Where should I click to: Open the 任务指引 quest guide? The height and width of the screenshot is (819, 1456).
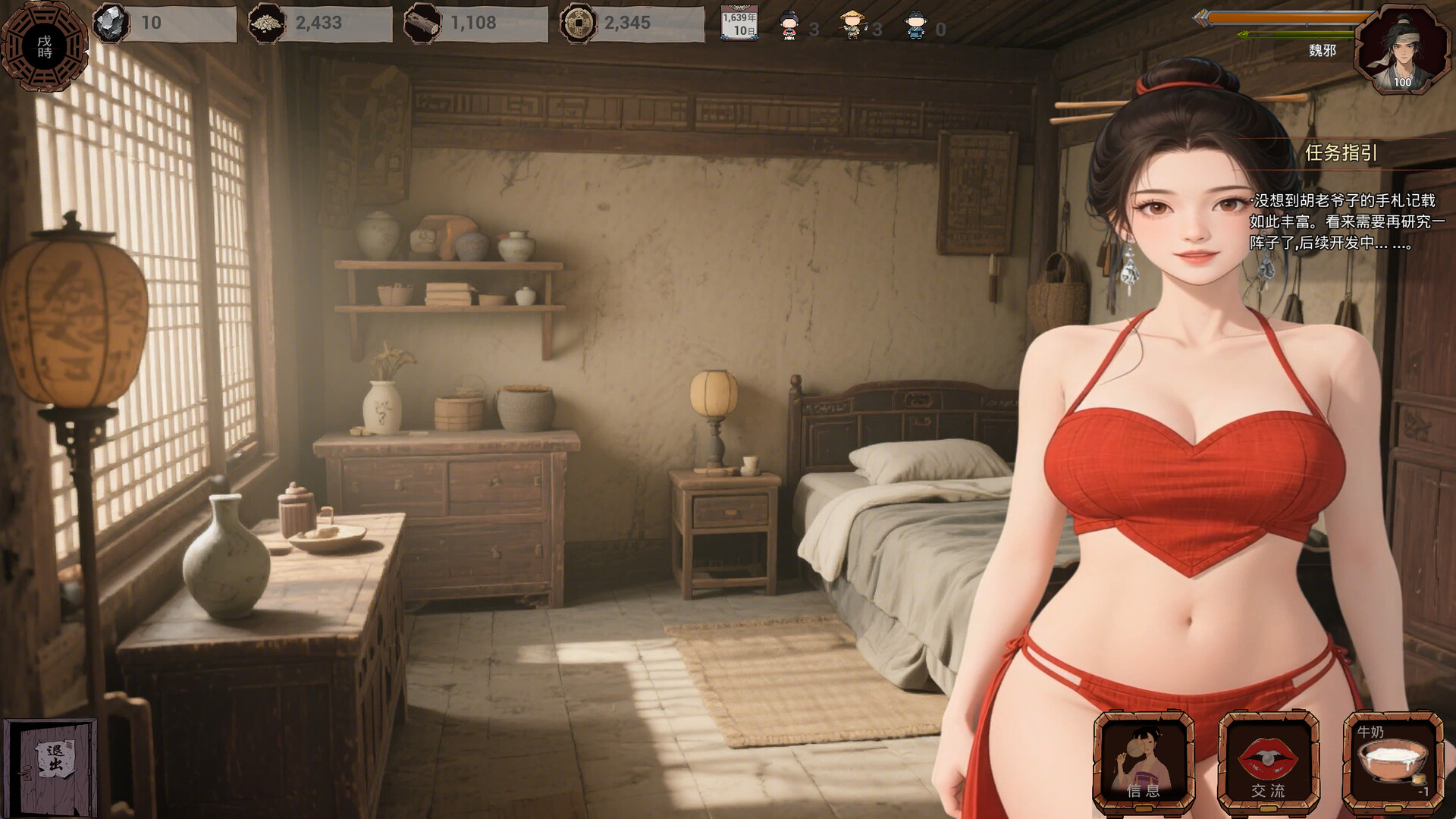(1341, 153)
